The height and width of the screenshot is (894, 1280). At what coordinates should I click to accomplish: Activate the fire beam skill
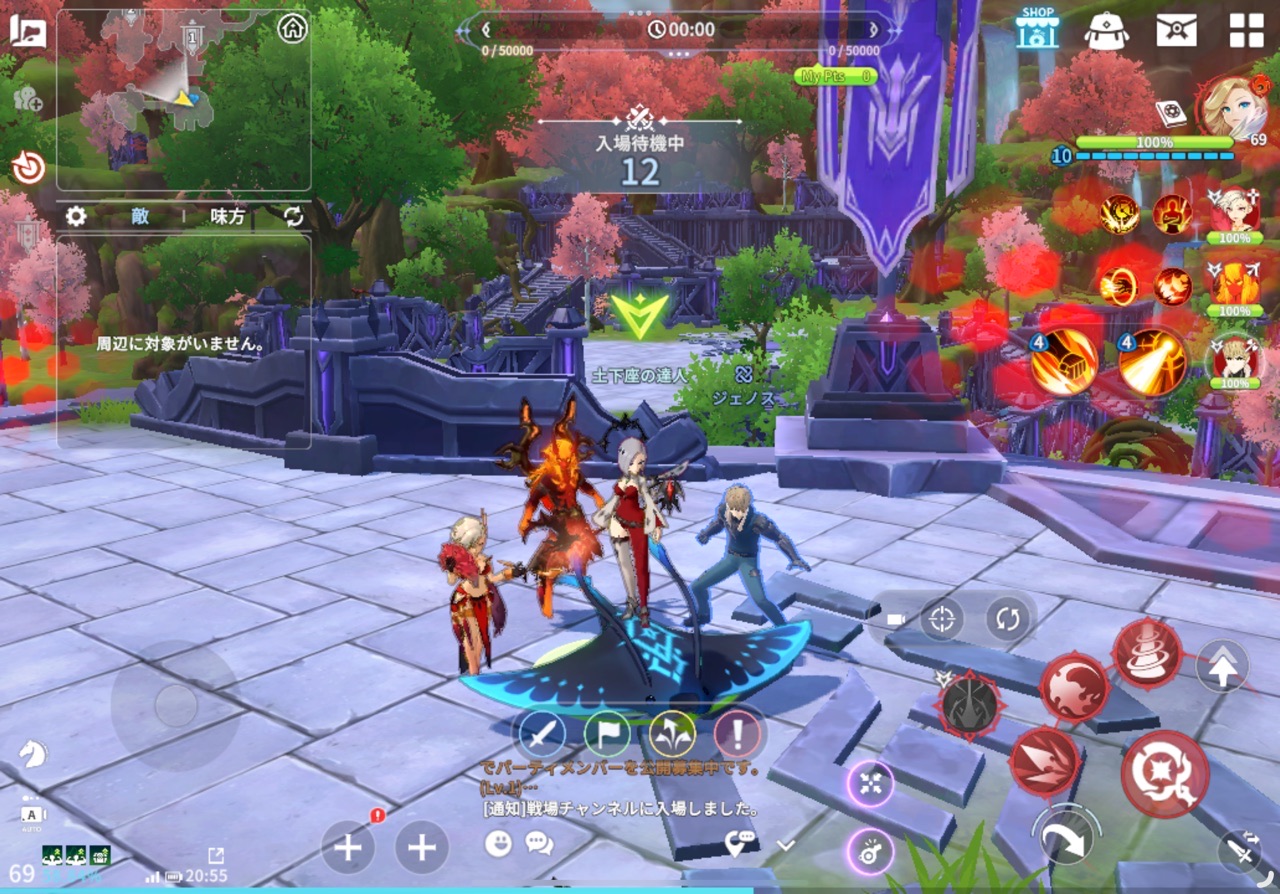(1151, 362)
